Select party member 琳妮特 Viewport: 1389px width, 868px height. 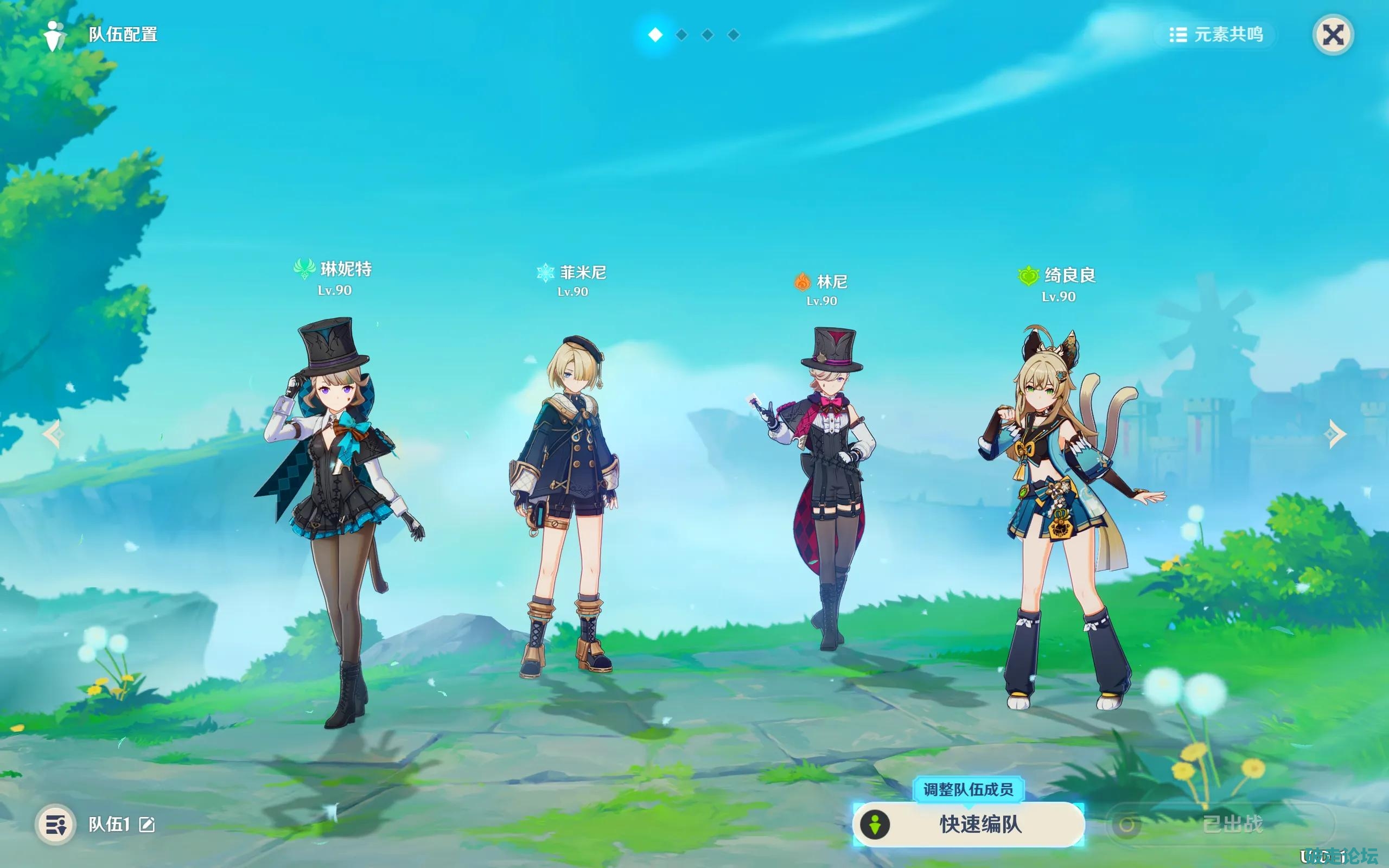[340, 516]
